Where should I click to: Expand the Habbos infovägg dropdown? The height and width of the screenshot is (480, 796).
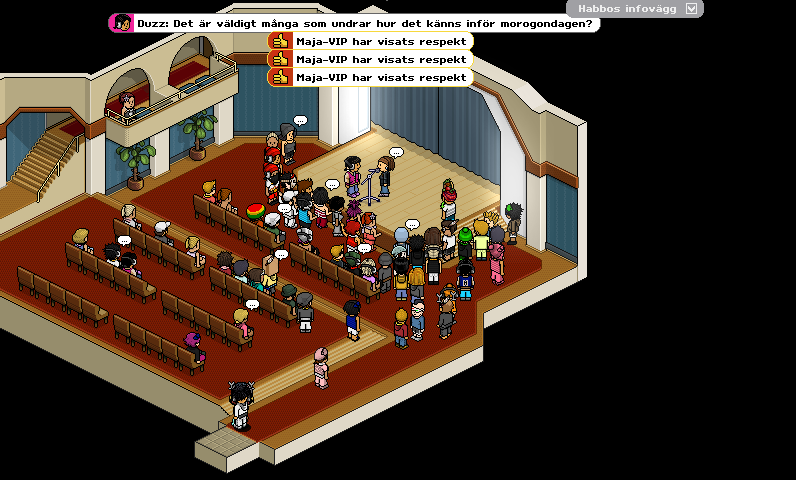pyautogui.click(x=691, y=8)
